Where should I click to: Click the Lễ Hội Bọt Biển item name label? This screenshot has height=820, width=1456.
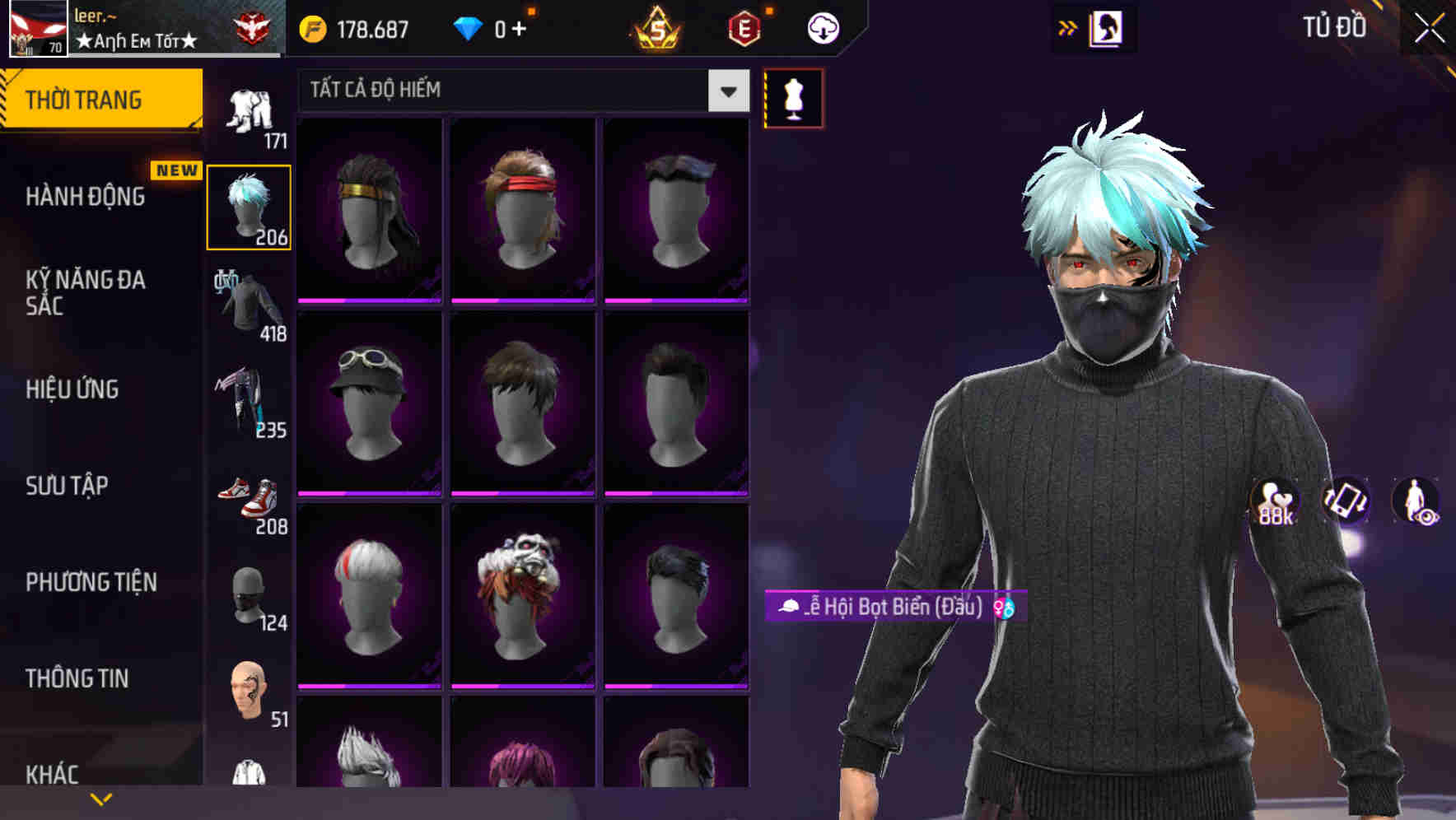click(889, 607)
